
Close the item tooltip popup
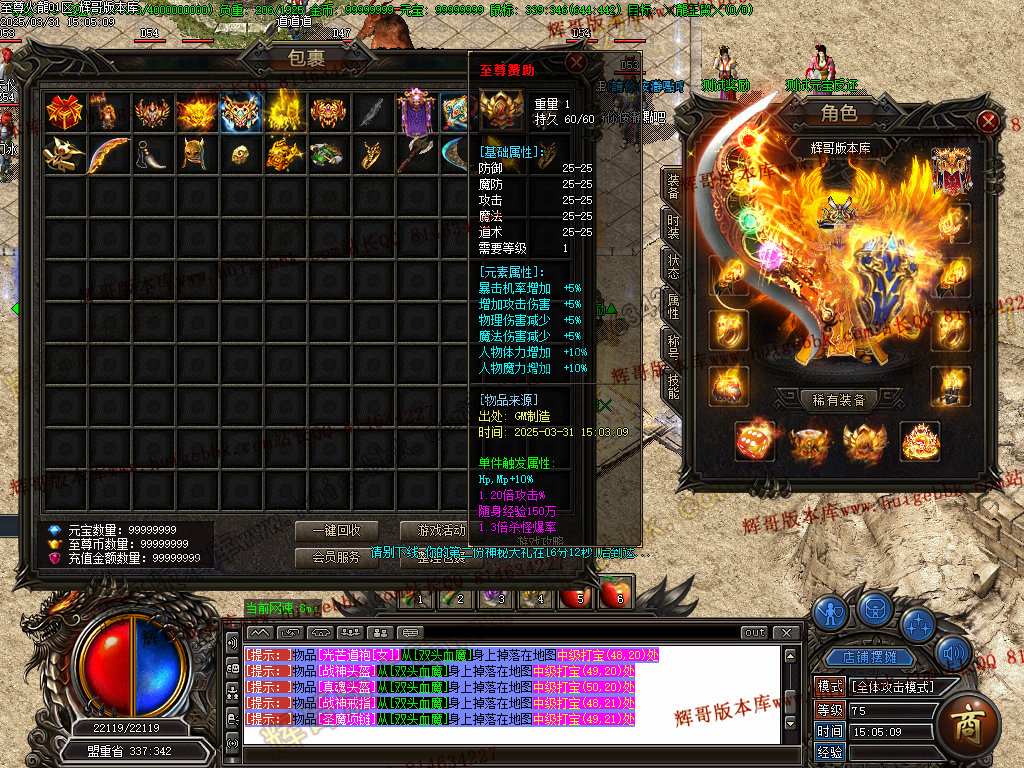click(575, 62)
